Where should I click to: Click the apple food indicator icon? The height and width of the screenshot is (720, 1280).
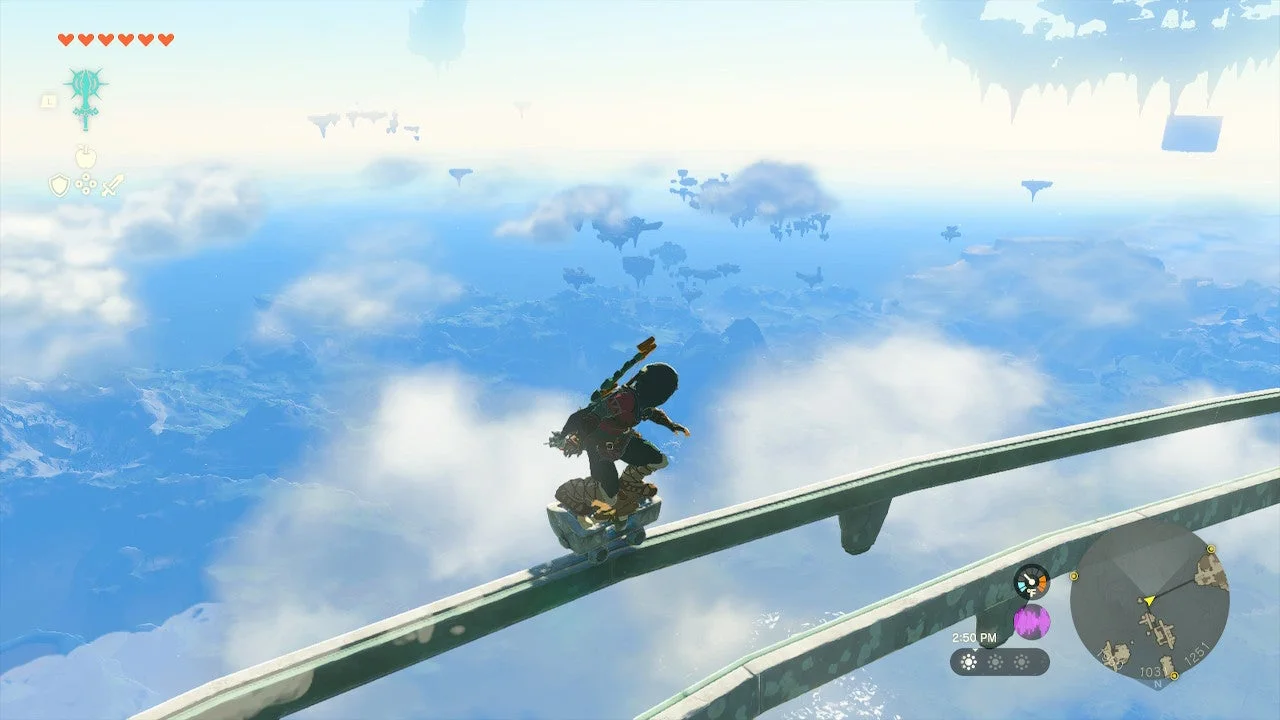(86, 156)
